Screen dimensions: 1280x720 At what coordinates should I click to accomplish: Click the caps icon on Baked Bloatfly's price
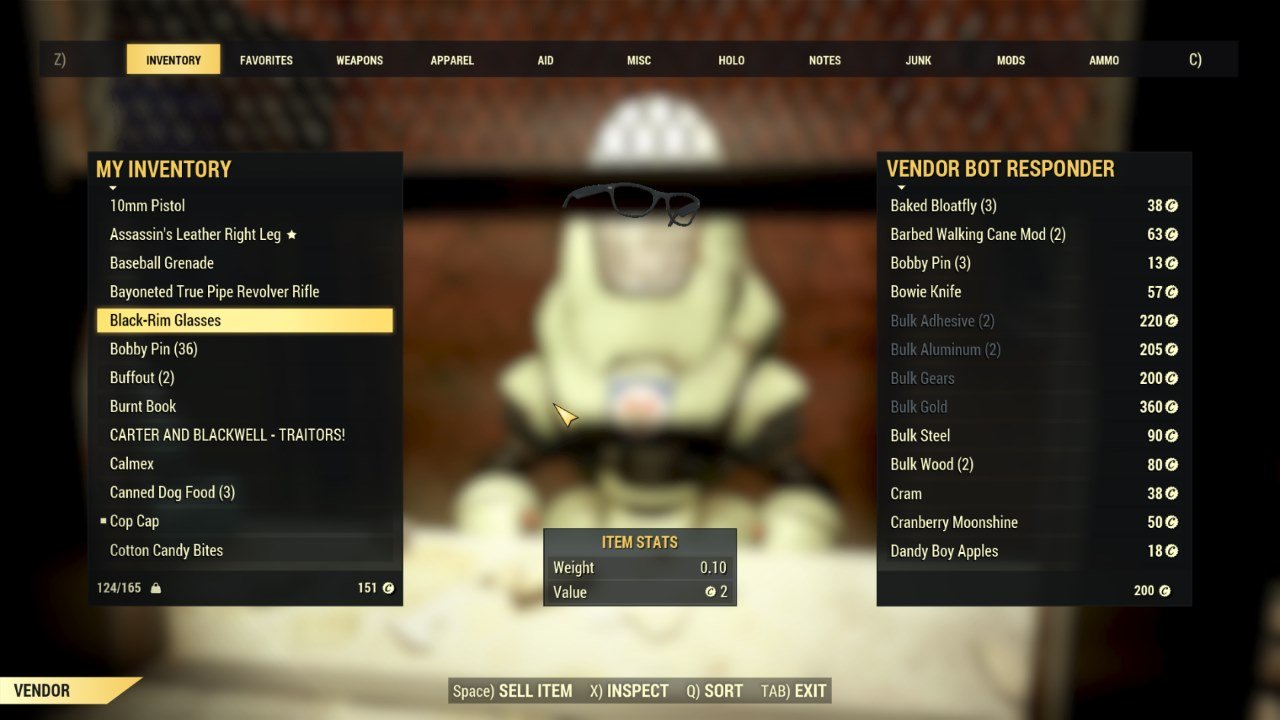tap(1172, 205)
